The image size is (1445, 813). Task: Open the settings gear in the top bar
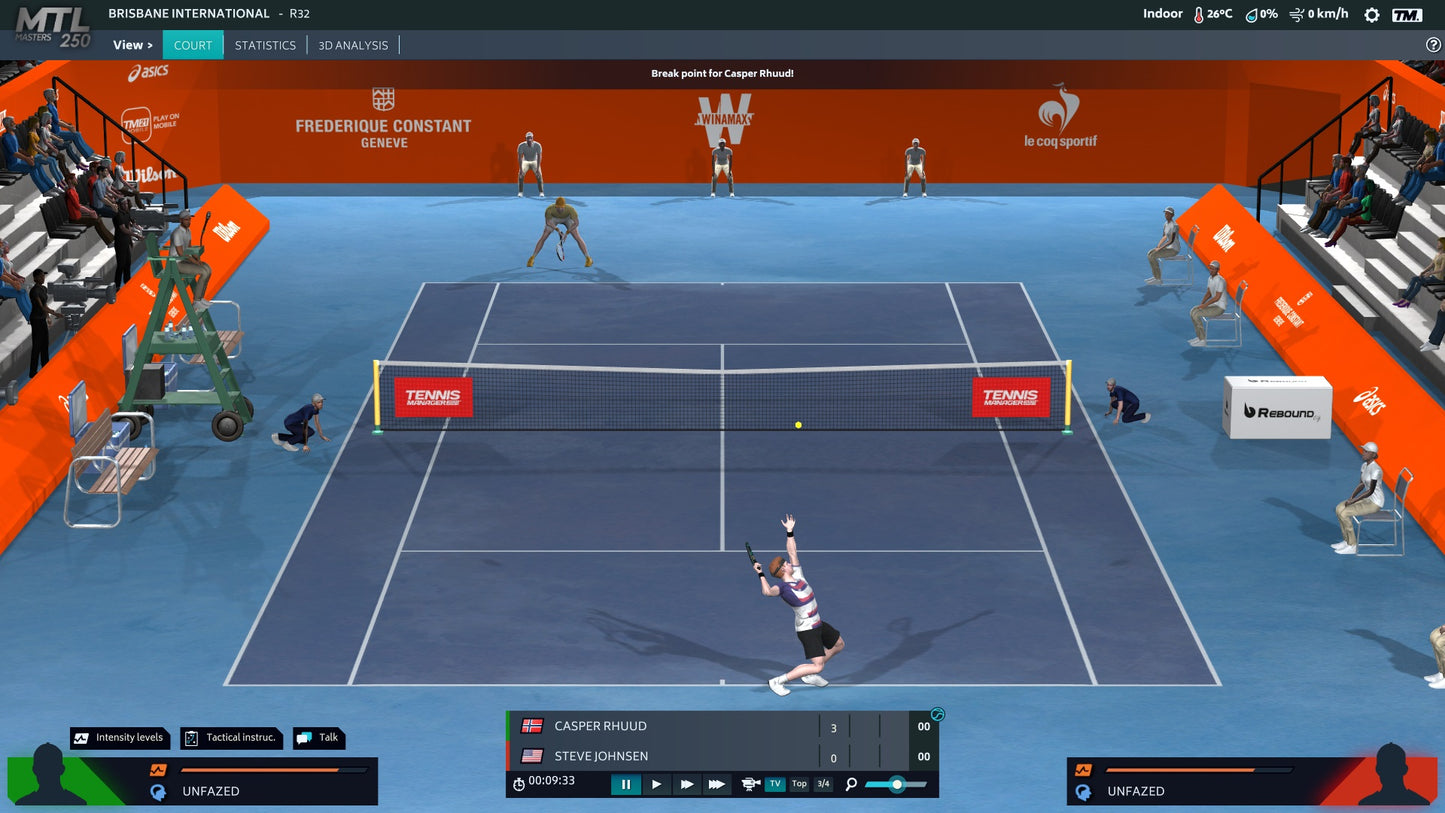click(x=1371, y=15)
